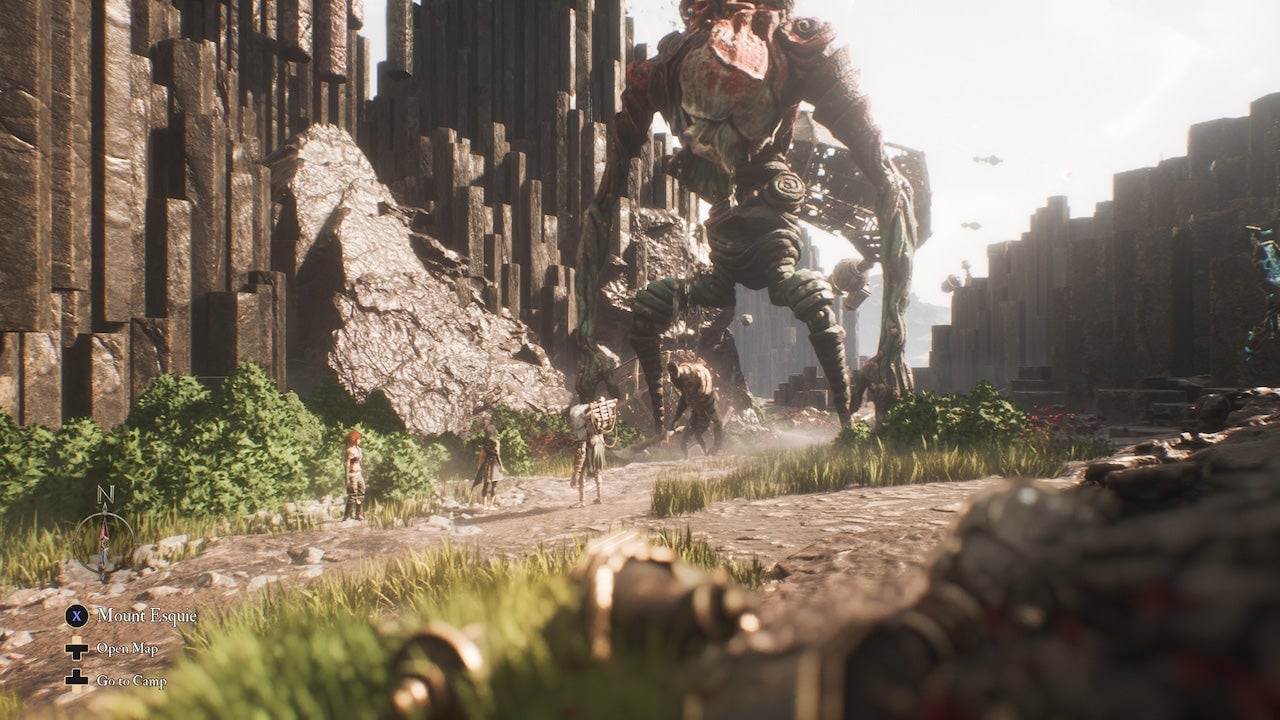Viewport: 1280px width, 720px height.
Task: Select the red-haired character on the left
Action: click(355, 470)
